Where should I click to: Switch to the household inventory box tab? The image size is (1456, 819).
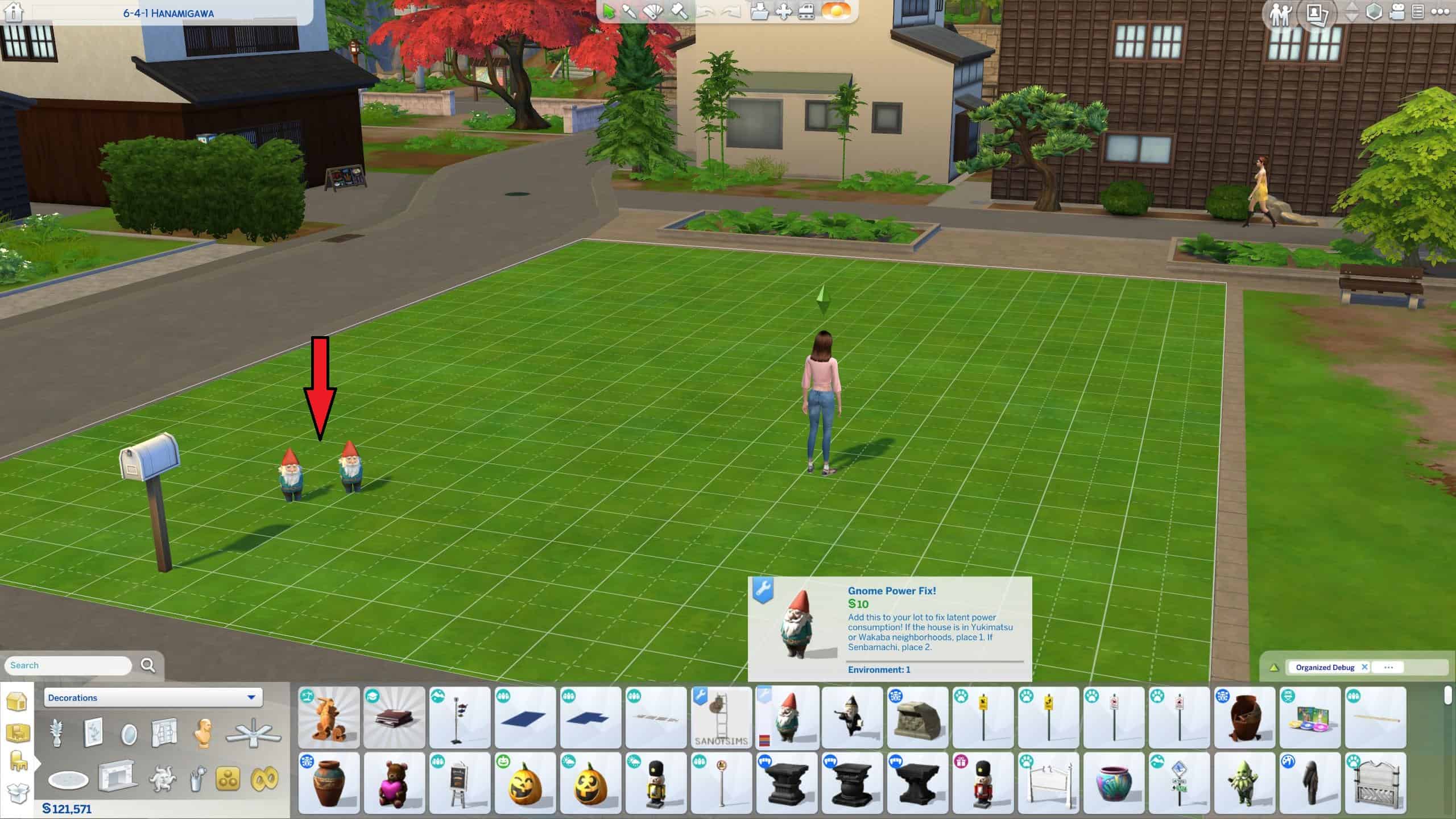tap(18, 792)
